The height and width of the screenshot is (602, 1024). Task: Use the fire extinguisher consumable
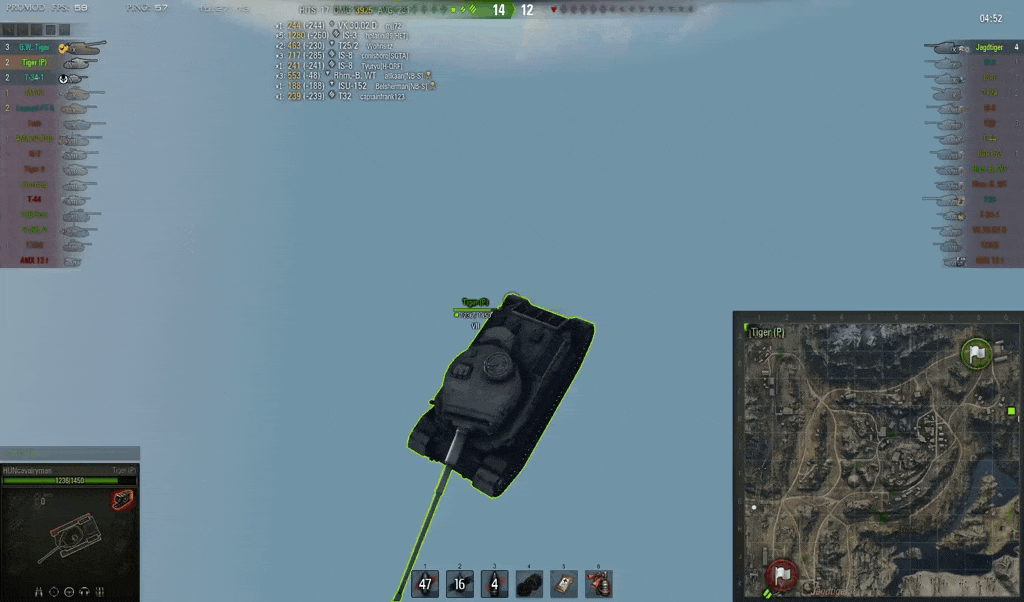(599, 584)
